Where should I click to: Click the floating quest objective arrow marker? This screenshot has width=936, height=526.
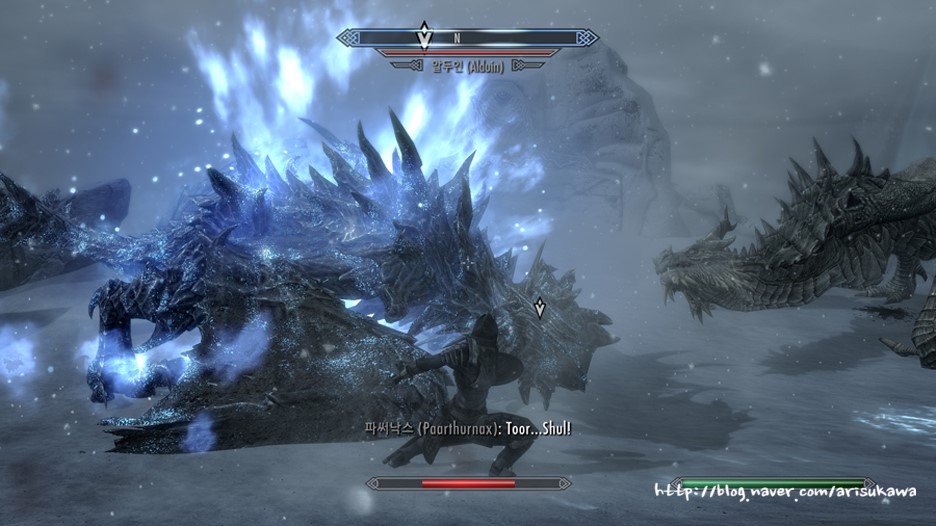pyautogui.click(x=540, y=308)
